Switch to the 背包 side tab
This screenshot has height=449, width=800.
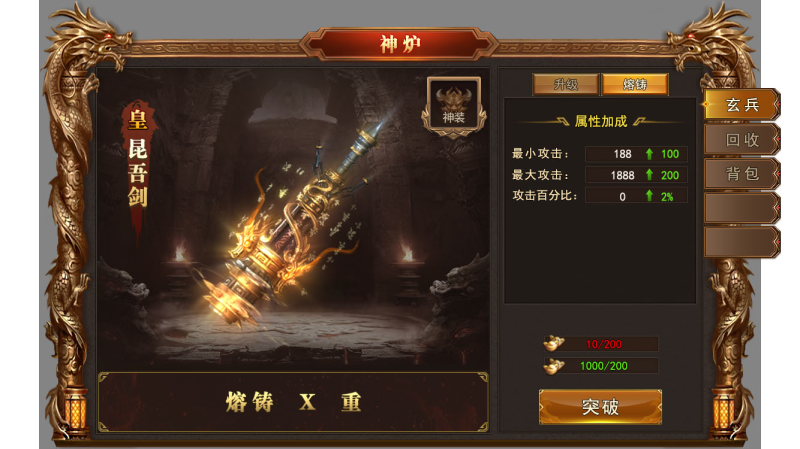pos(742,174)
